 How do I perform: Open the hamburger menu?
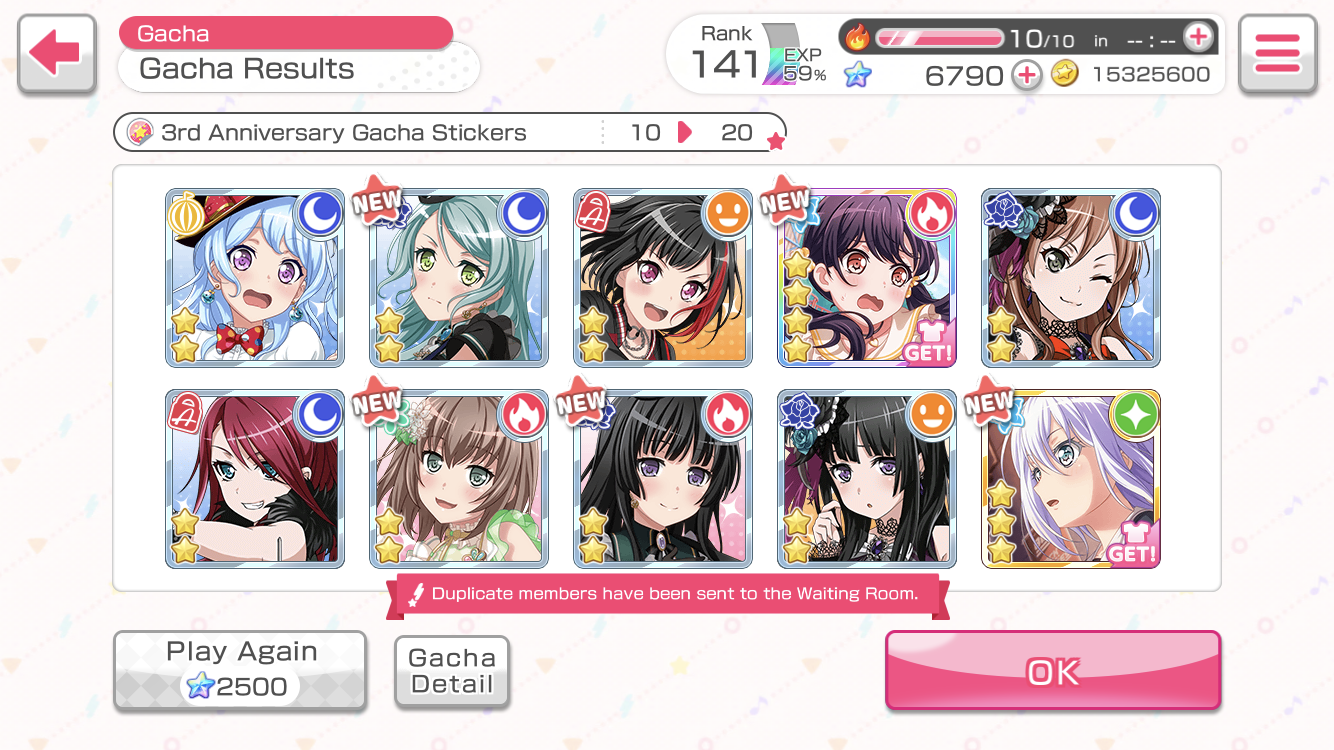(1277, 54)
